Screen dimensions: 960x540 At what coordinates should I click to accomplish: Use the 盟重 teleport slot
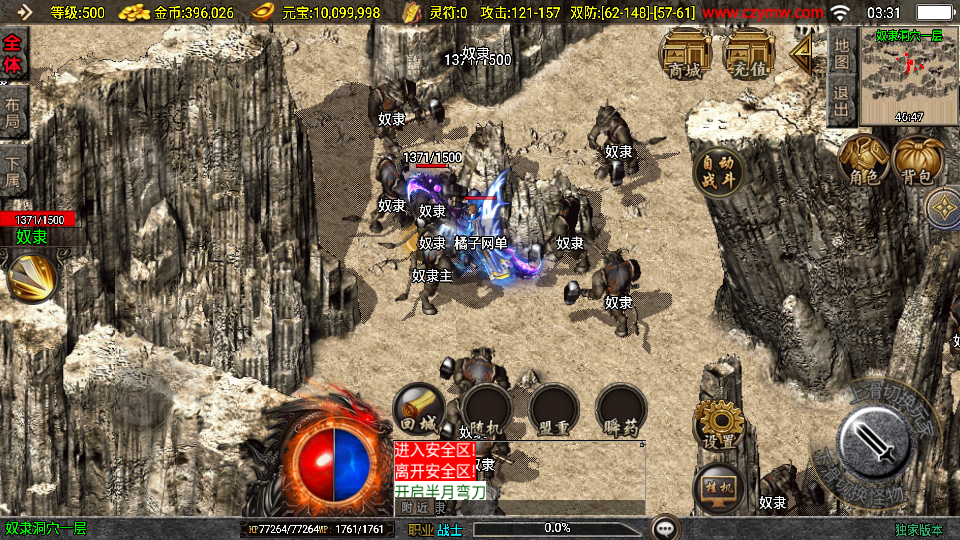pyautogui.click(x=553, y=410)
